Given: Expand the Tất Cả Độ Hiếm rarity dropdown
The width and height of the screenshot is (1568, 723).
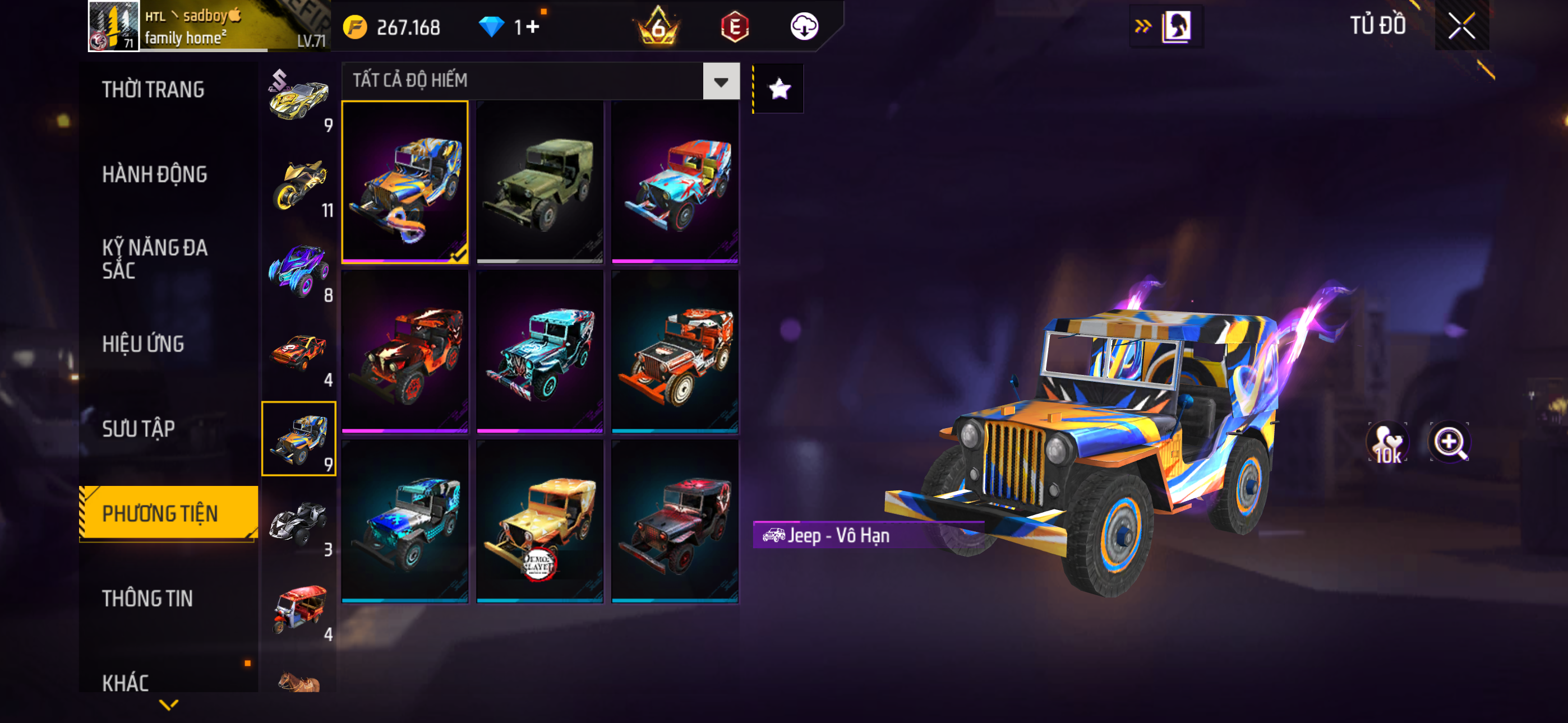Looking at the screenshot, I should [721, 81].
